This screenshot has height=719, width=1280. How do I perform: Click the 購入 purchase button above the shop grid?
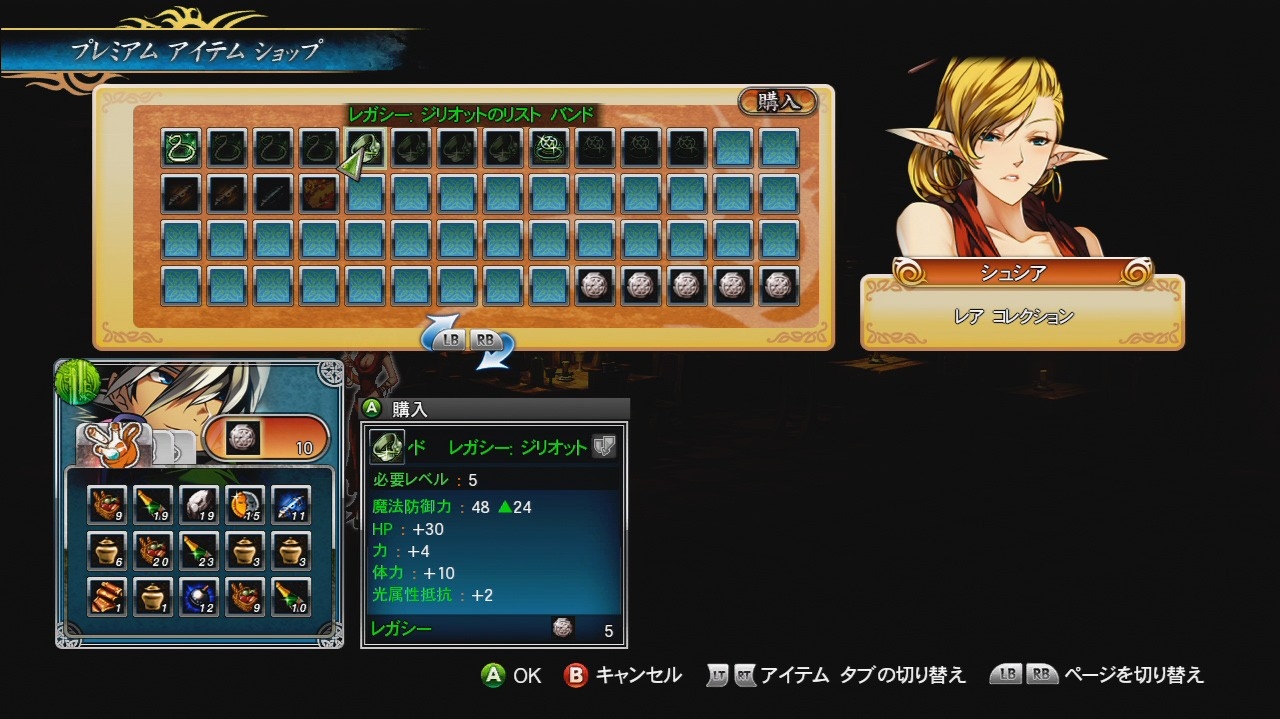777,101
